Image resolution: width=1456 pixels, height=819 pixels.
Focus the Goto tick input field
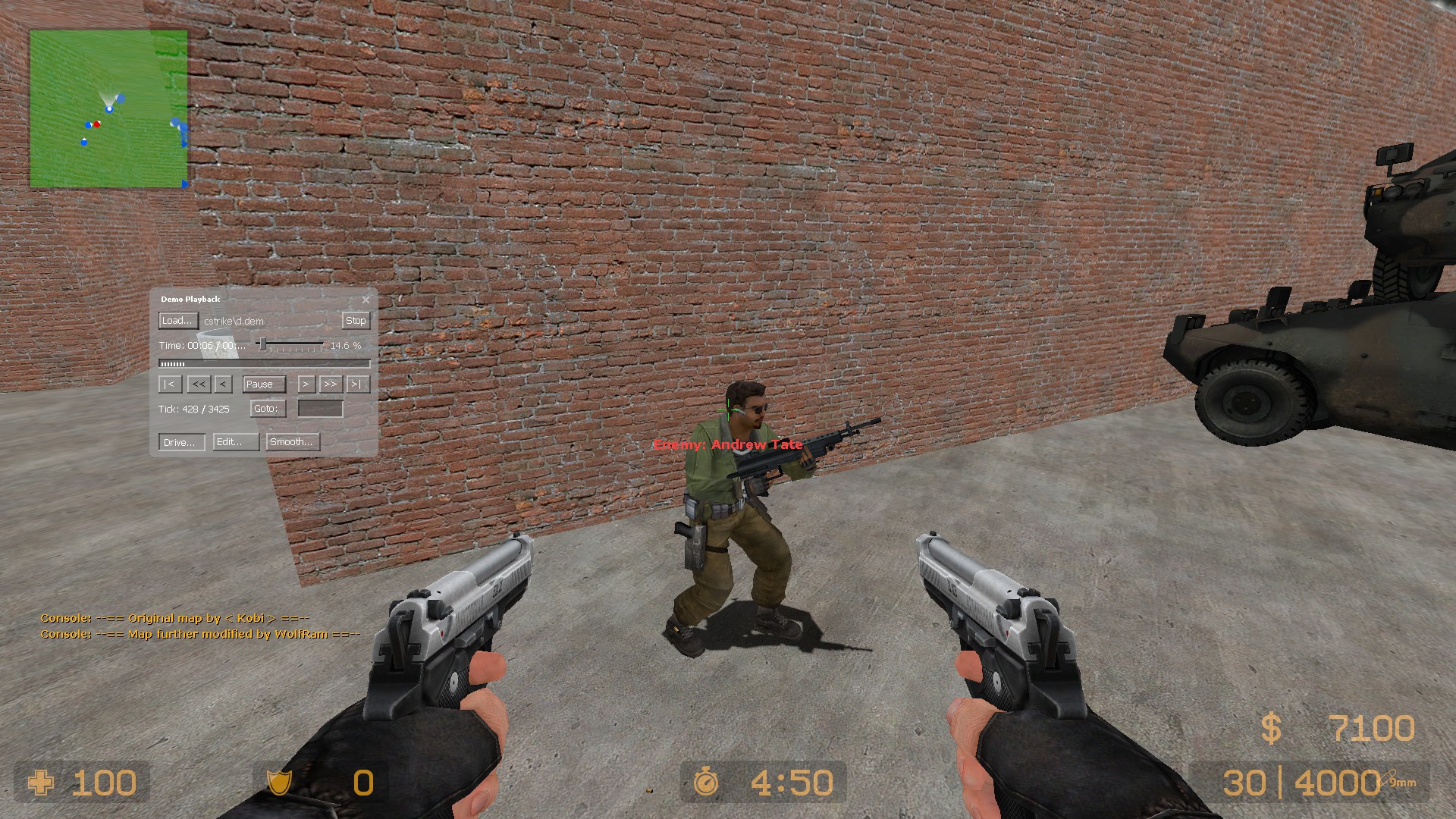coord(320,409)
